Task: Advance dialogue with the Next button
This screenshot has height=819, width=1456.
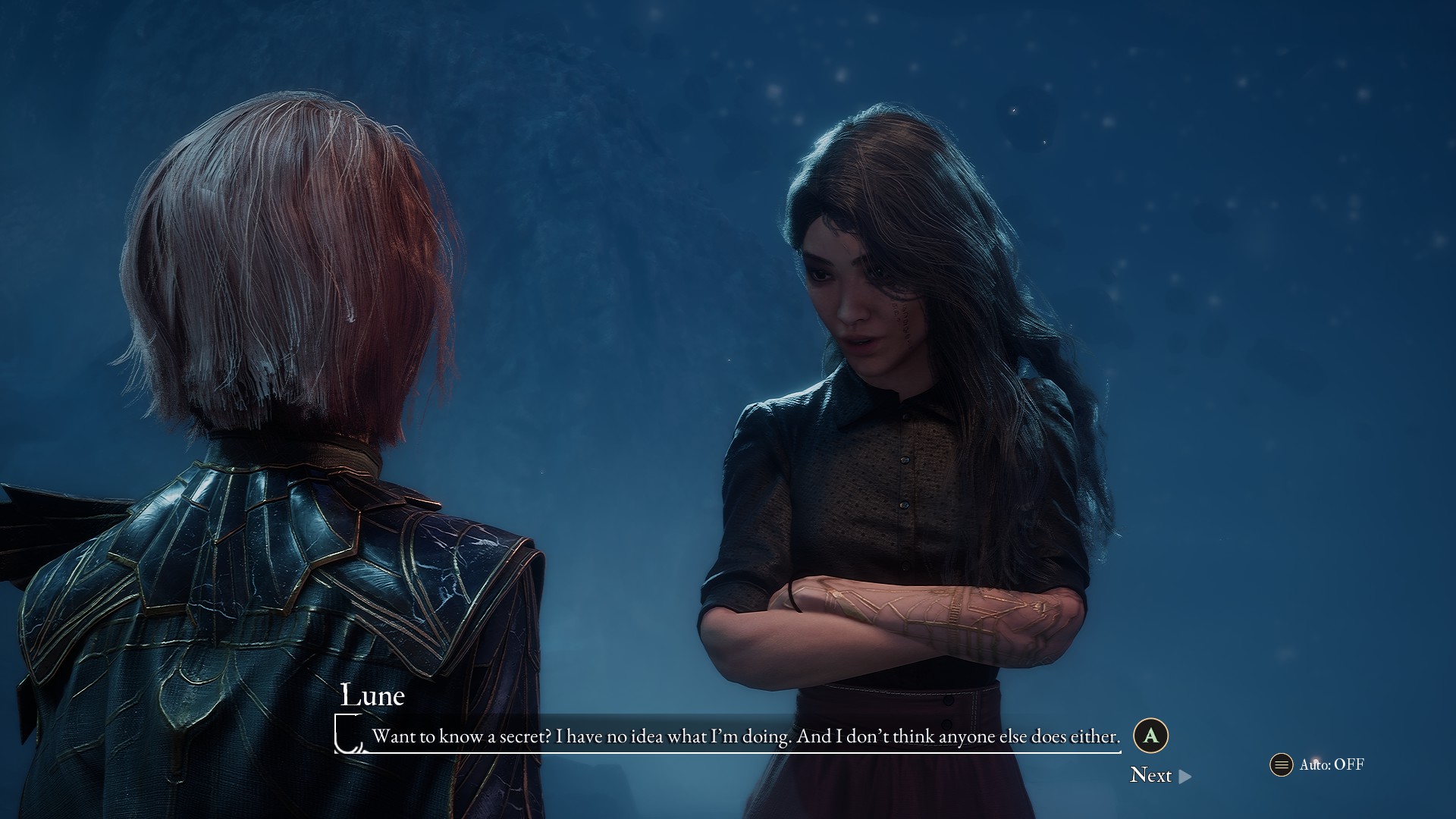Action: pos(1159,775)
